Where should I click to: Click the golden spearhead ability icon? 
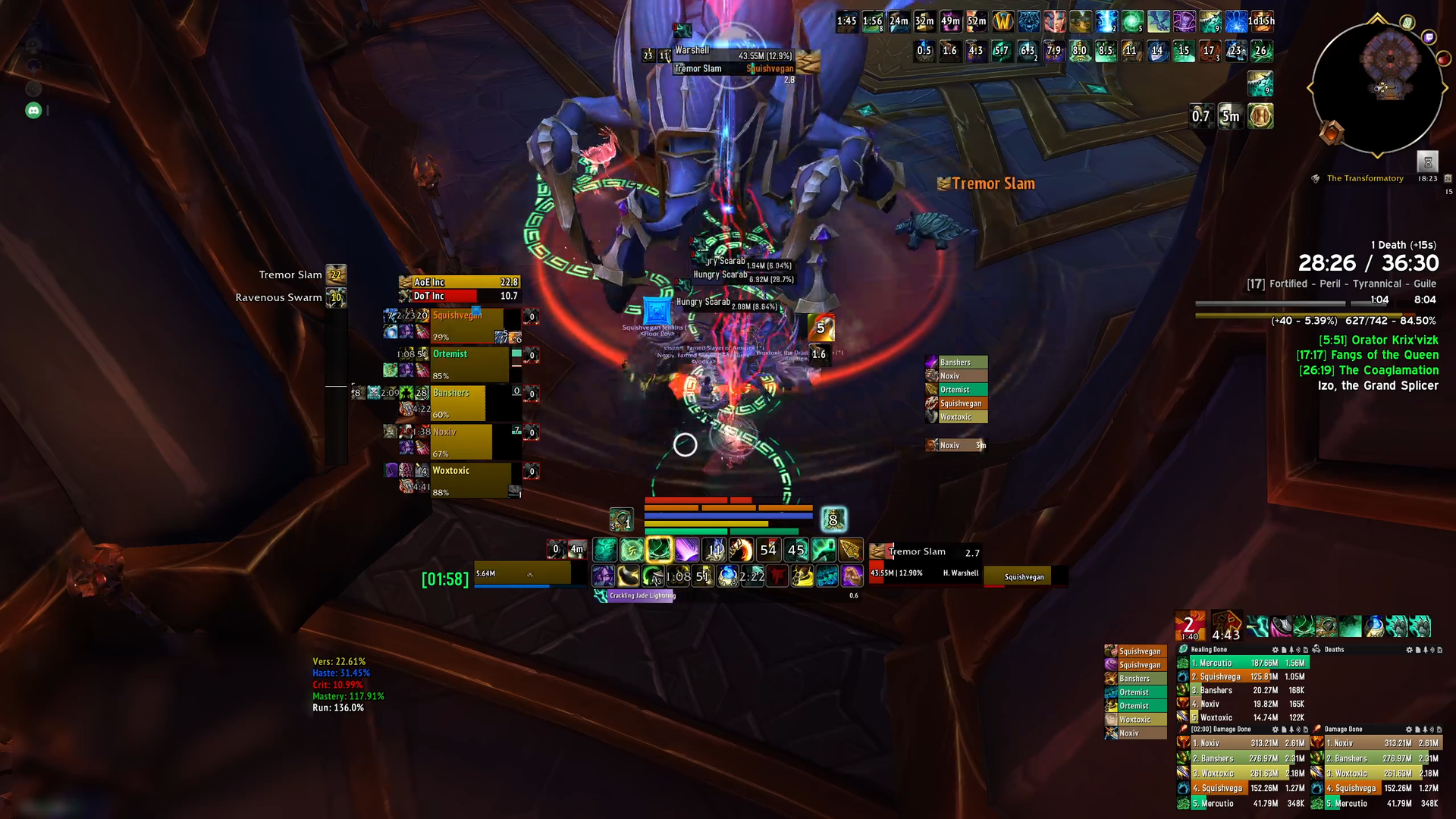[x=851, y=550]
